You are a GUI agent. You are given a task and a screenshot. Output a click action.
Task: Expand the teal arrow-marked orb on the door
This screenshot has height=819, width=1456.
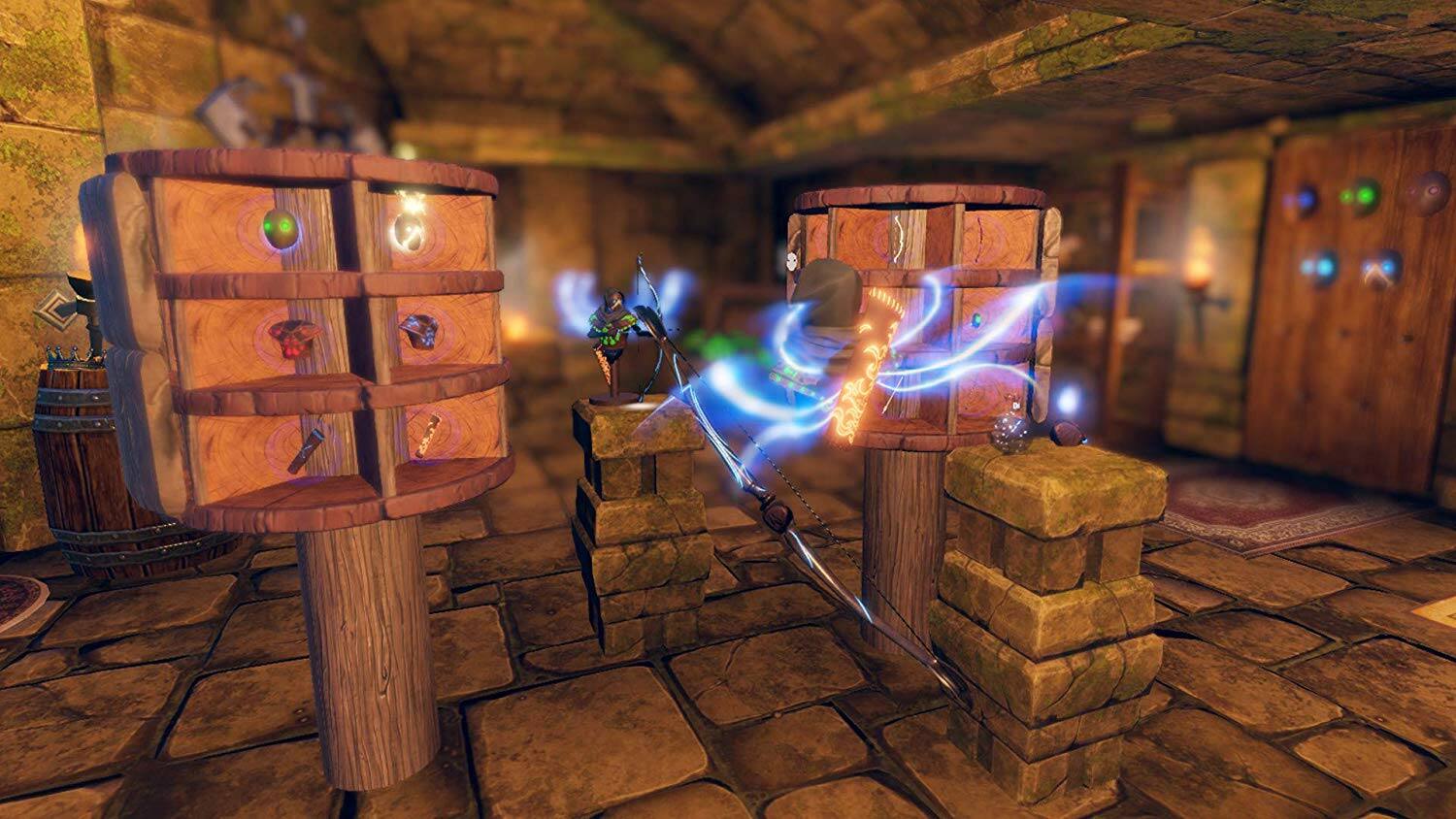(1378, 270)
